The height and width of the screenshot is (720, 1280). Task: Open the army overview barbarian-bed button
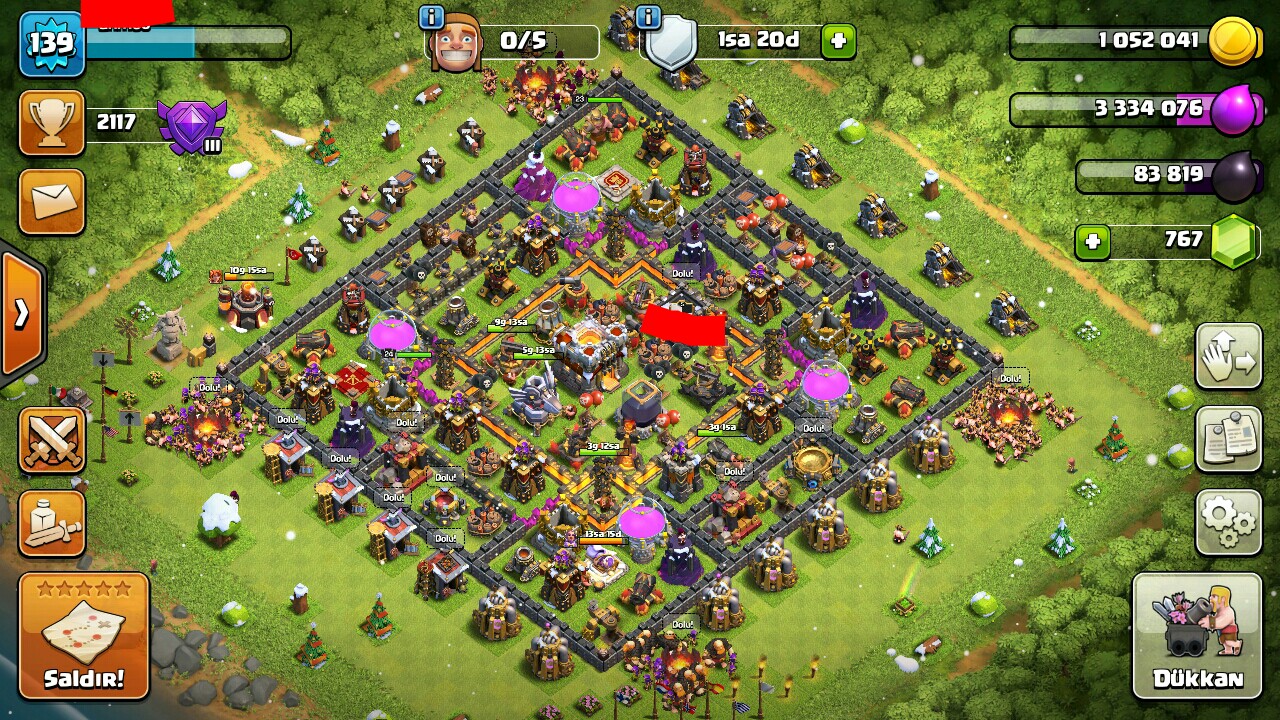click(51, 523)
